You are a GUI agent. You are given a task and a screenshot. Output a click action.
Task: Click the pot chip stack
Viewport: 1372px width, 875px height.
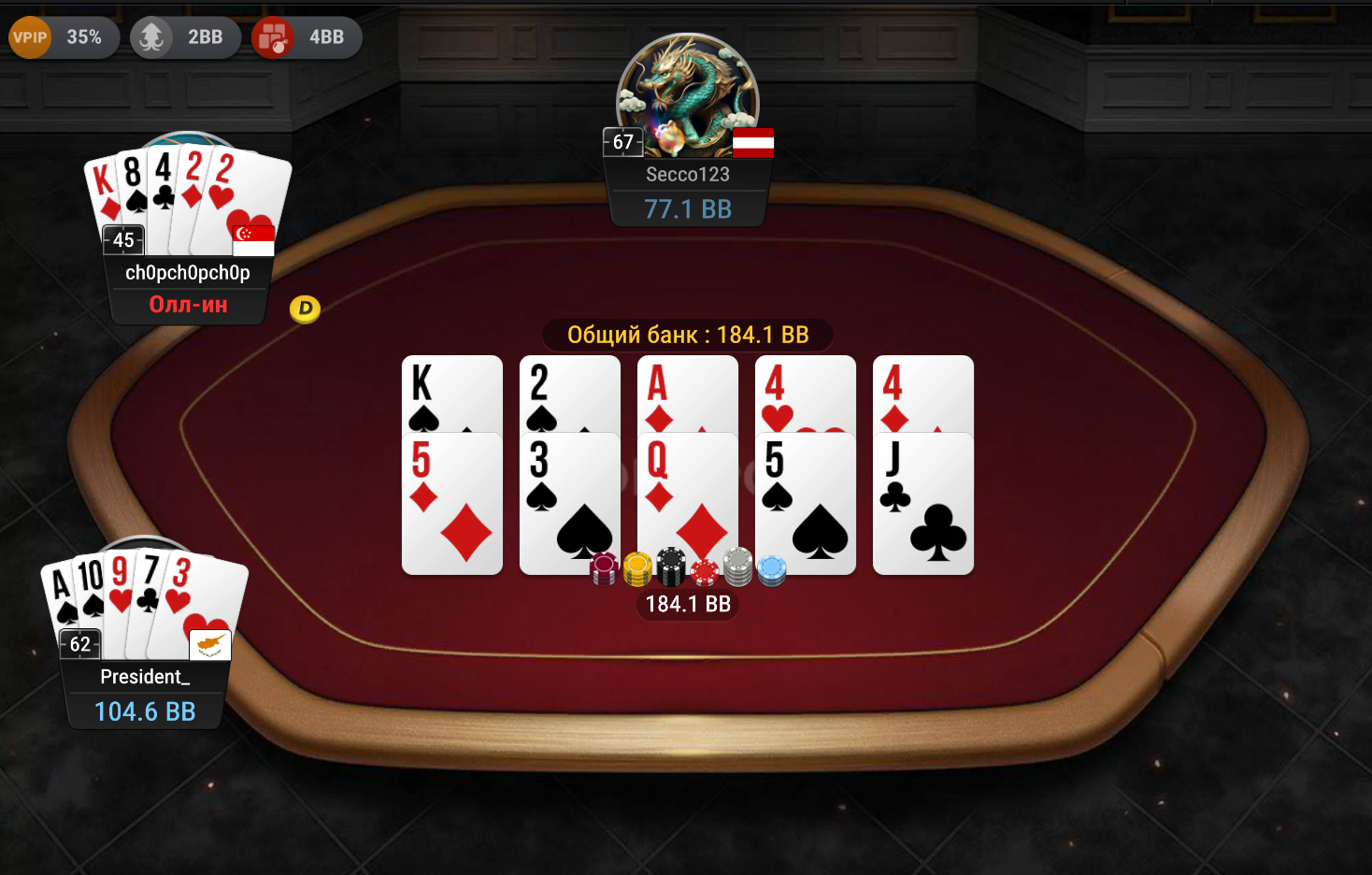688,567
